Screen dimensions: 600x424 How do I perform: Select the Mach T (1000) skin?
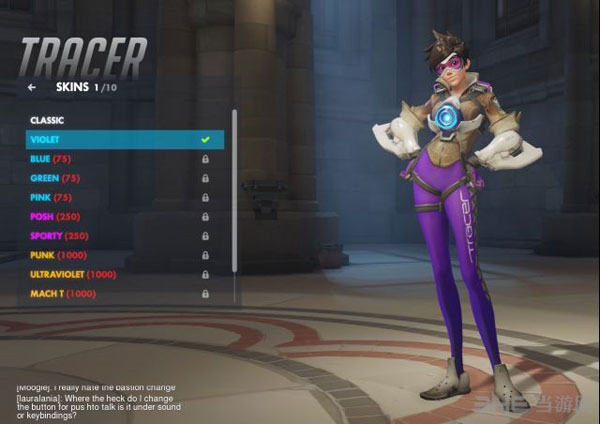click(120, 294)
